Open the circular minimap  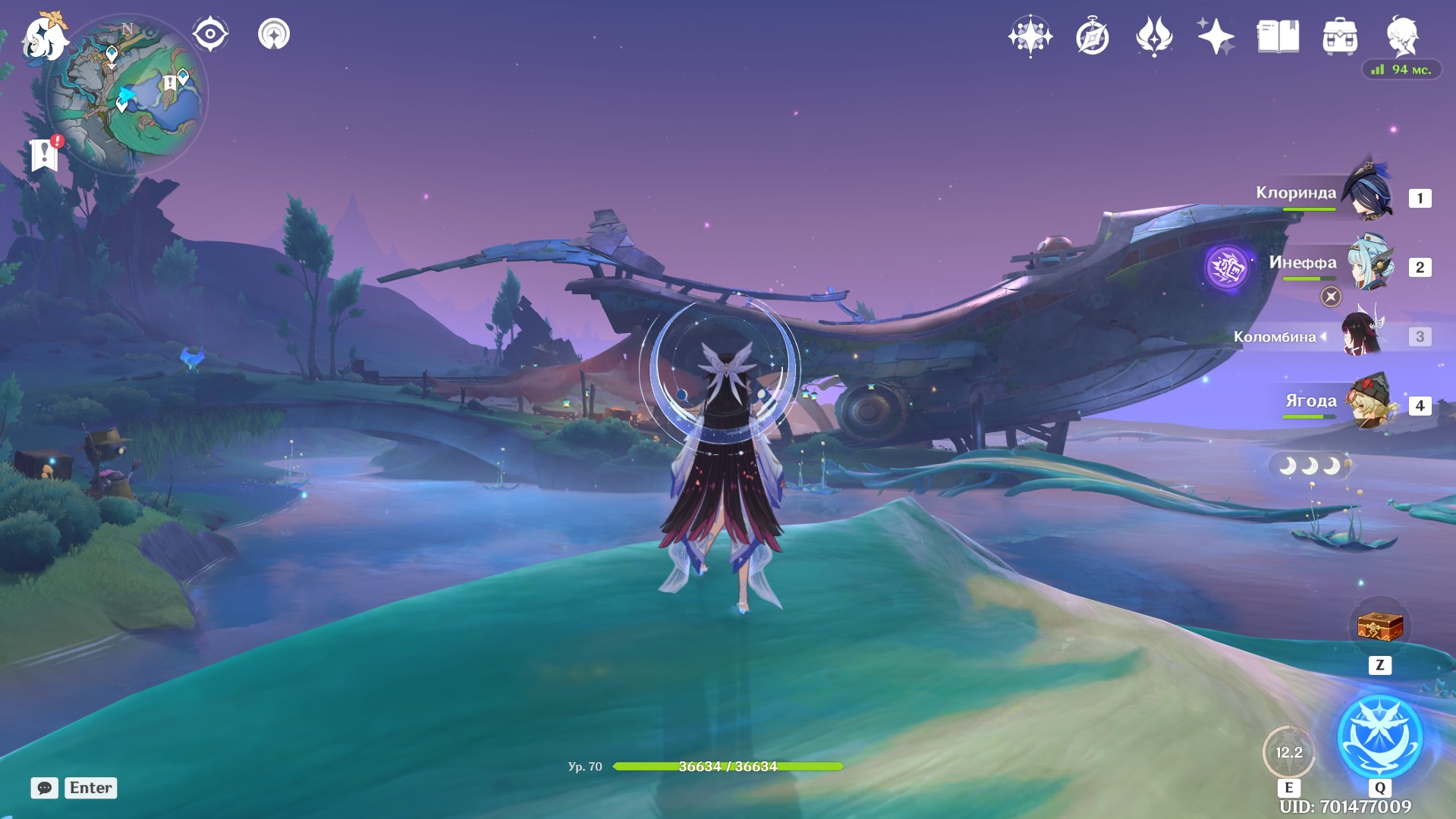coord(127,96)
